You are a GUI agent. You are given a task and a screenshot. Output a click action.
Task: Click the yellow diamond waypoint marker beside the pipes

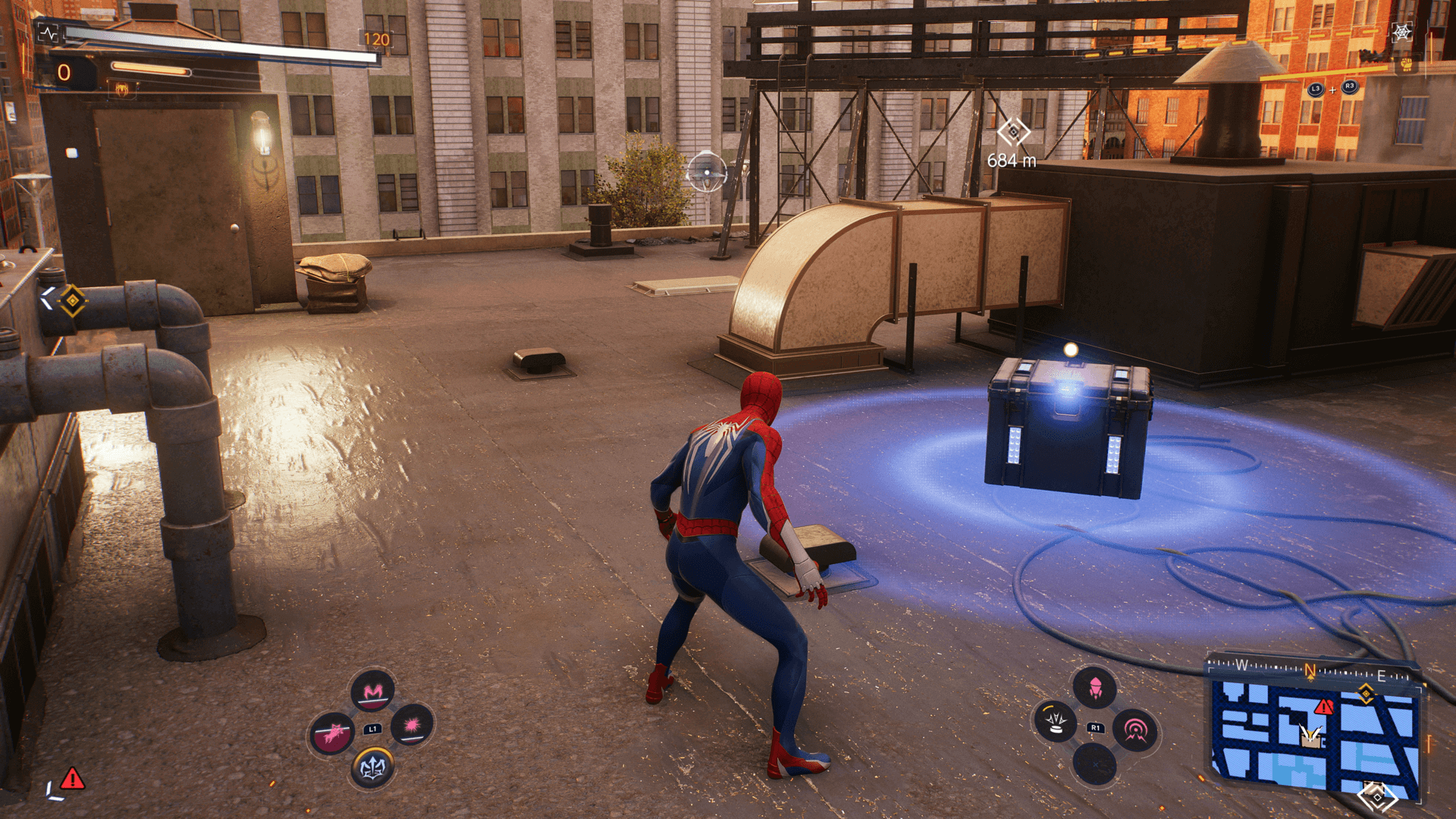coord(73,301)
